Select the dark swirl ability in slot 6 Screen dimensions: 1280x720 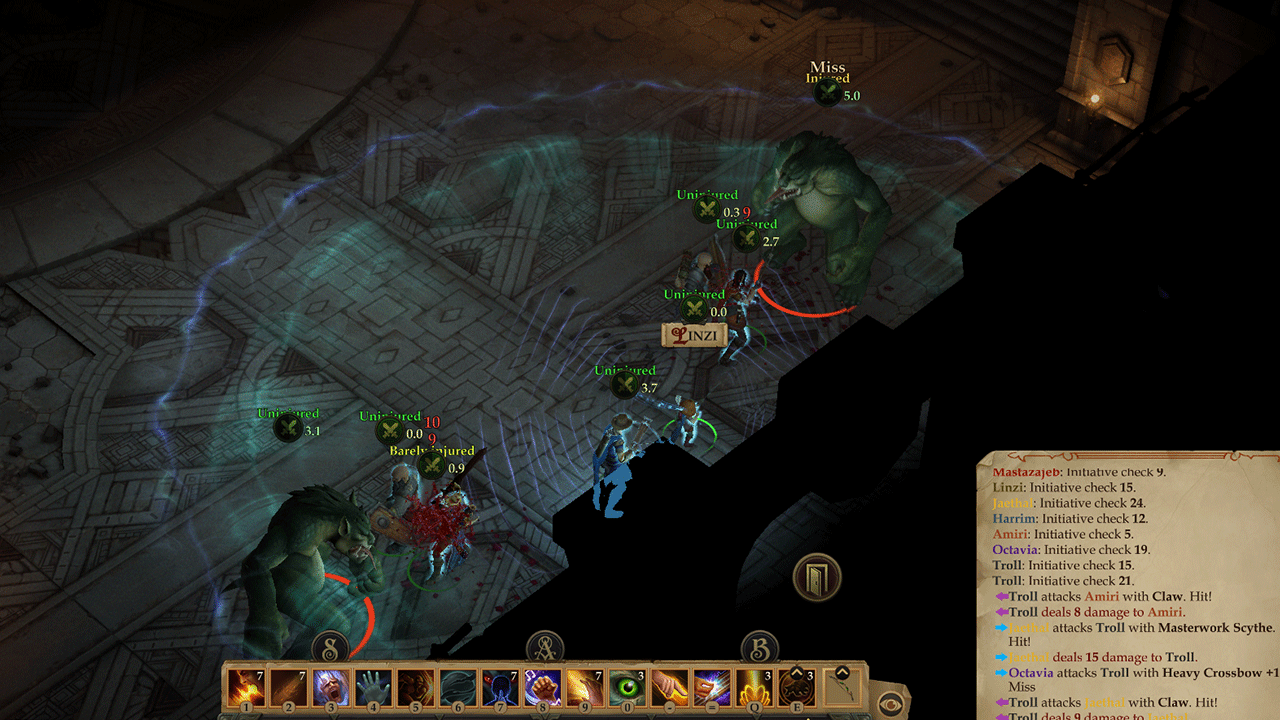(457, 688)
